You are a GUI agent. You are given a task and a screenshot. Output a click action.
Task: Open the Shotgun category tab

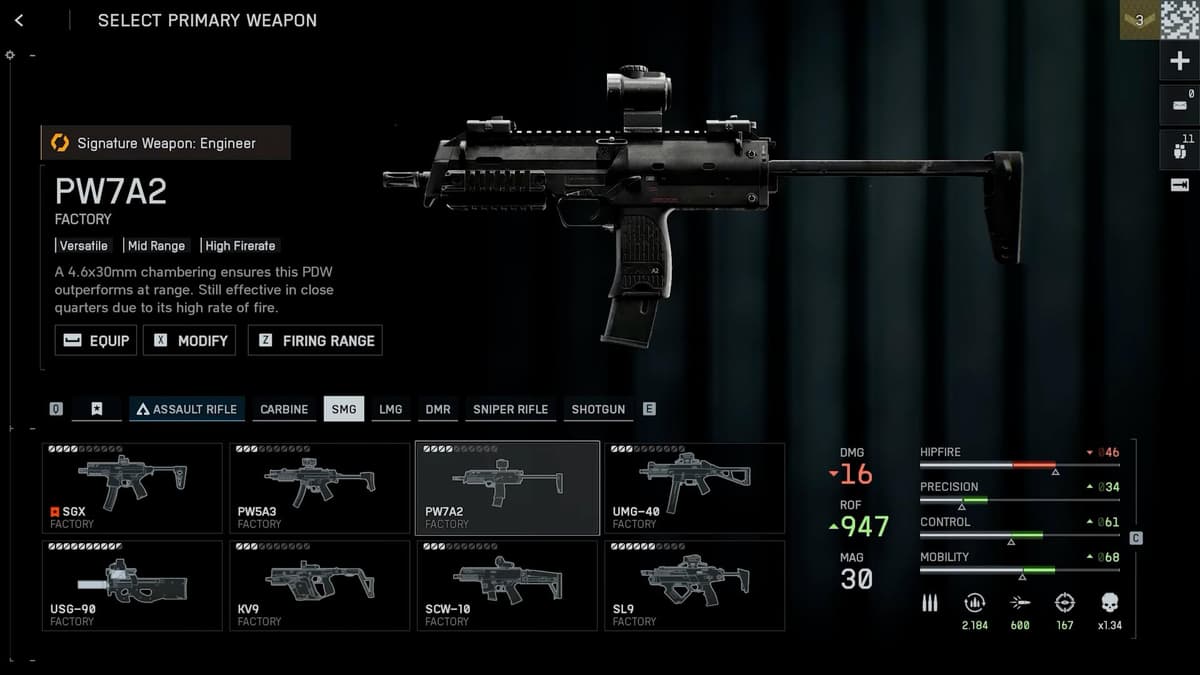click(598, 409)
